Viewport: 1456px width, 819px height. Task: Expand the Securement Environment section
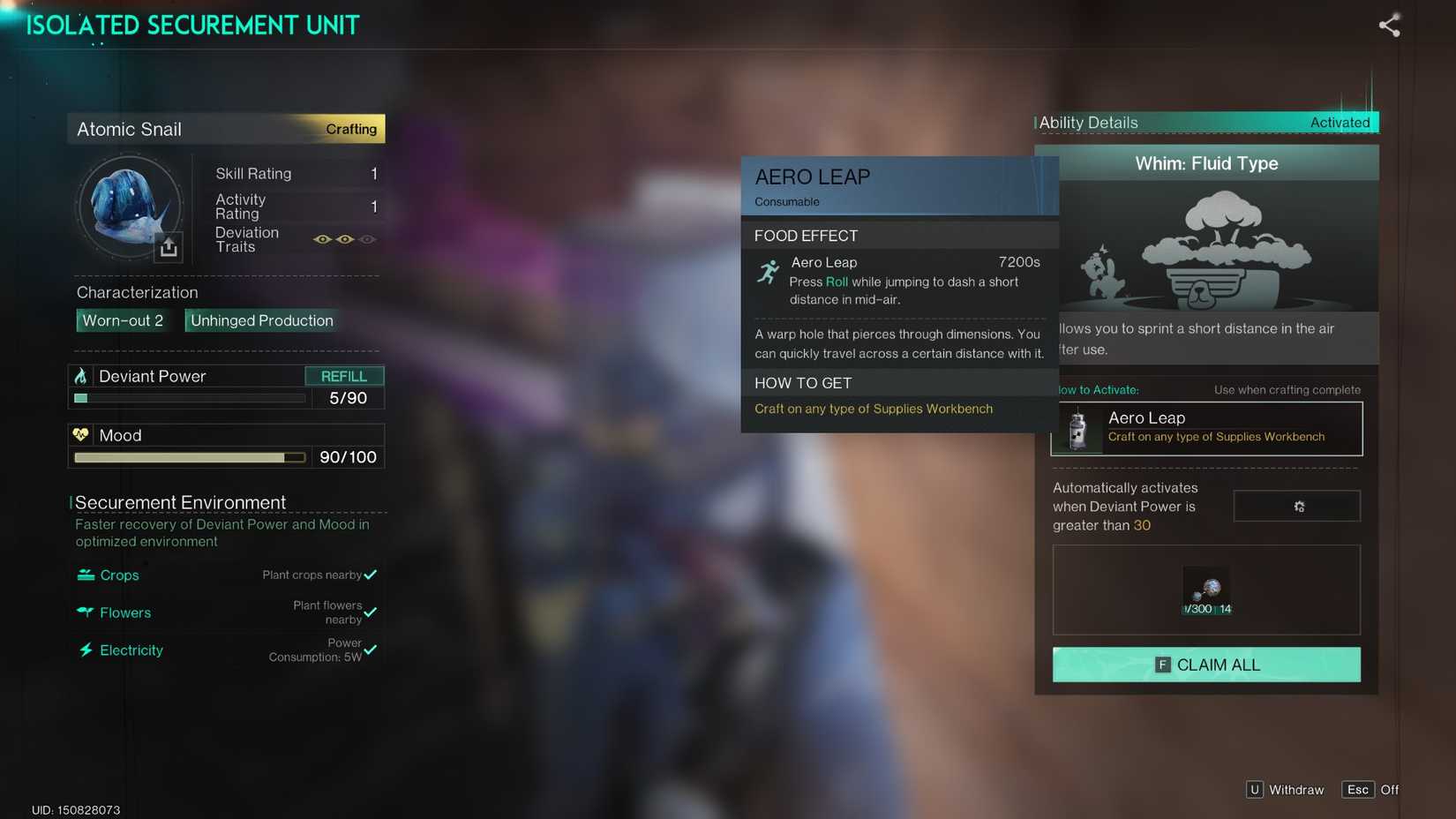(180, 502)
